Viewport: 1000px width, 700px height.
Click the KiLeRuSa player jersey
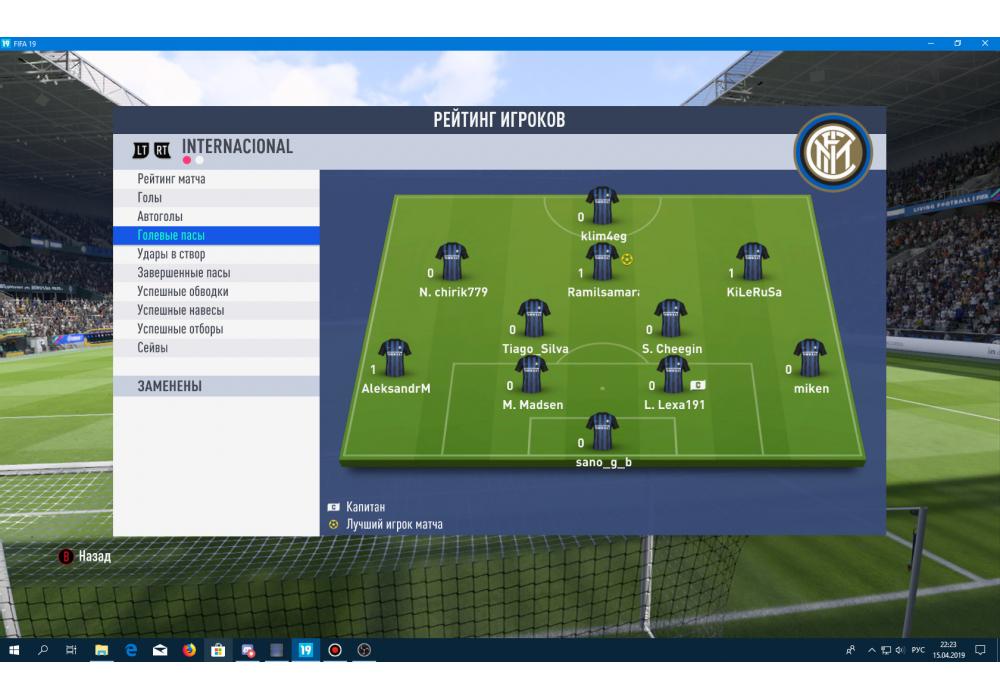[752, 262]
